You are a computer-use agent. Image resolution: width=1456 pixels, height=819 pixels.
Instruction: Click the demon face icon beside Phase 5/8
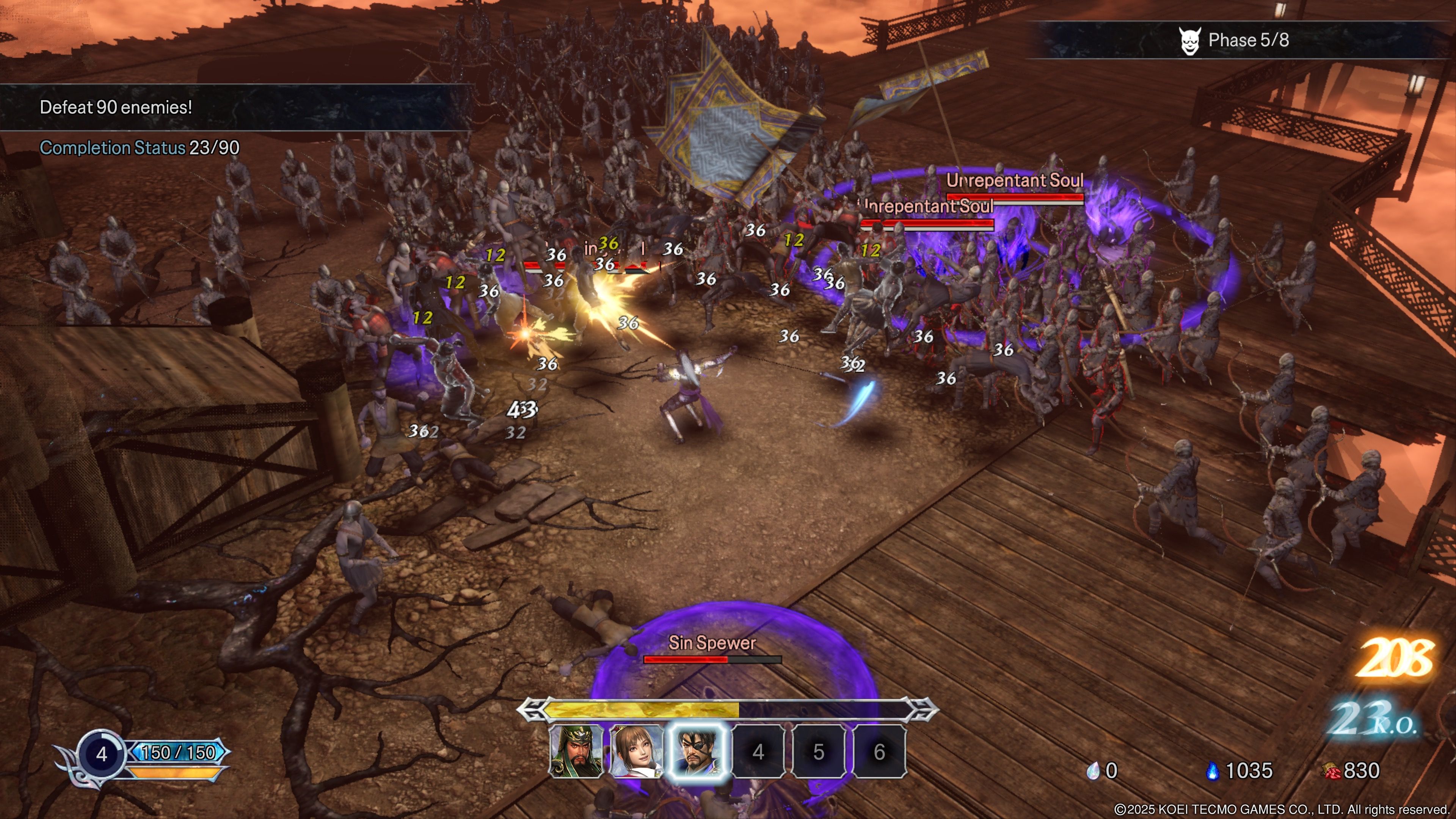(1191, 41)
